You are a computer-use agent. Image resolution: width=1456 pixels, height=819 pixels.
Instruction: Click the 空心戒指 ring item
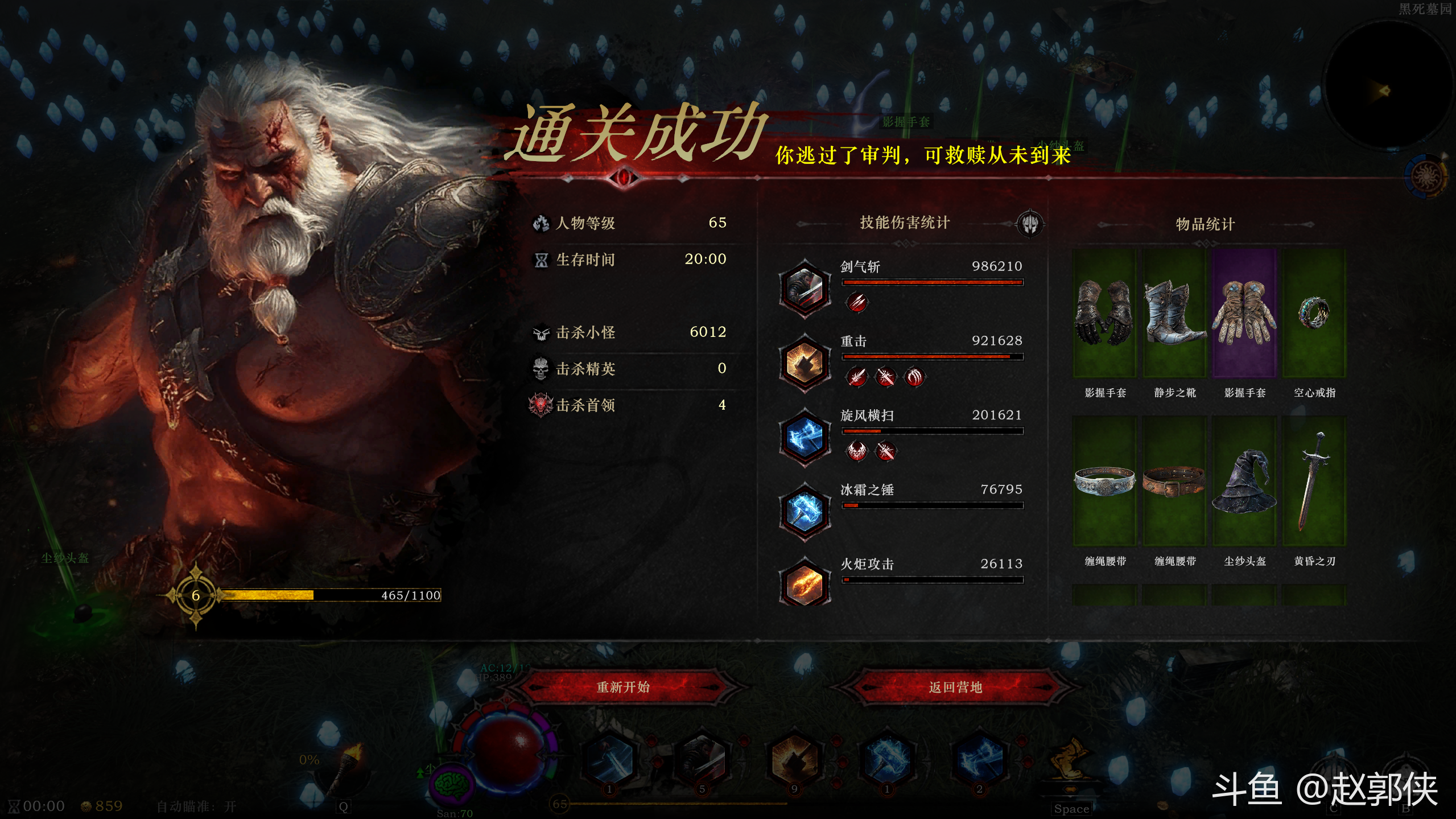coord(1314,313)
